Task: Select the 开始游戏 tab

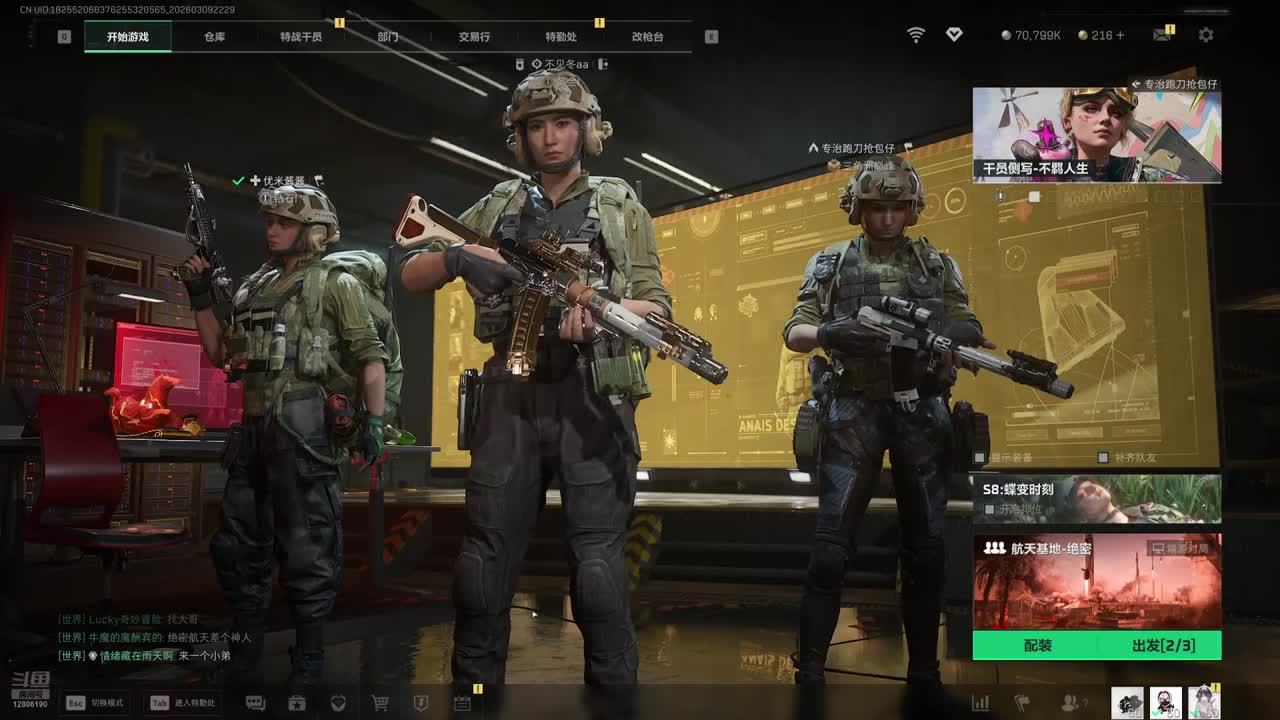Action: tap(128, 37)
